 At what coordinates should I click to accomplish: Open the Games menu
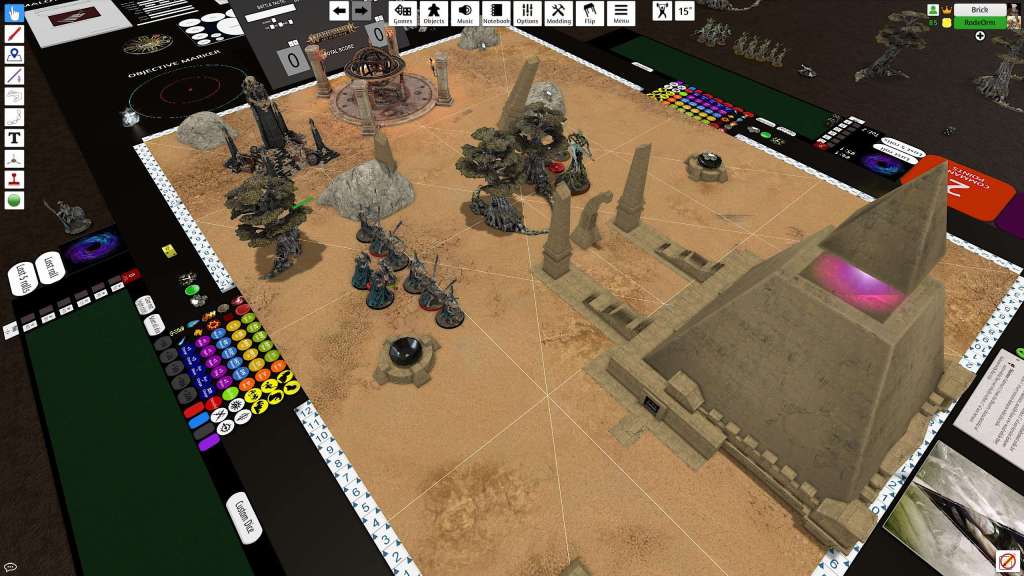point(402,12)
